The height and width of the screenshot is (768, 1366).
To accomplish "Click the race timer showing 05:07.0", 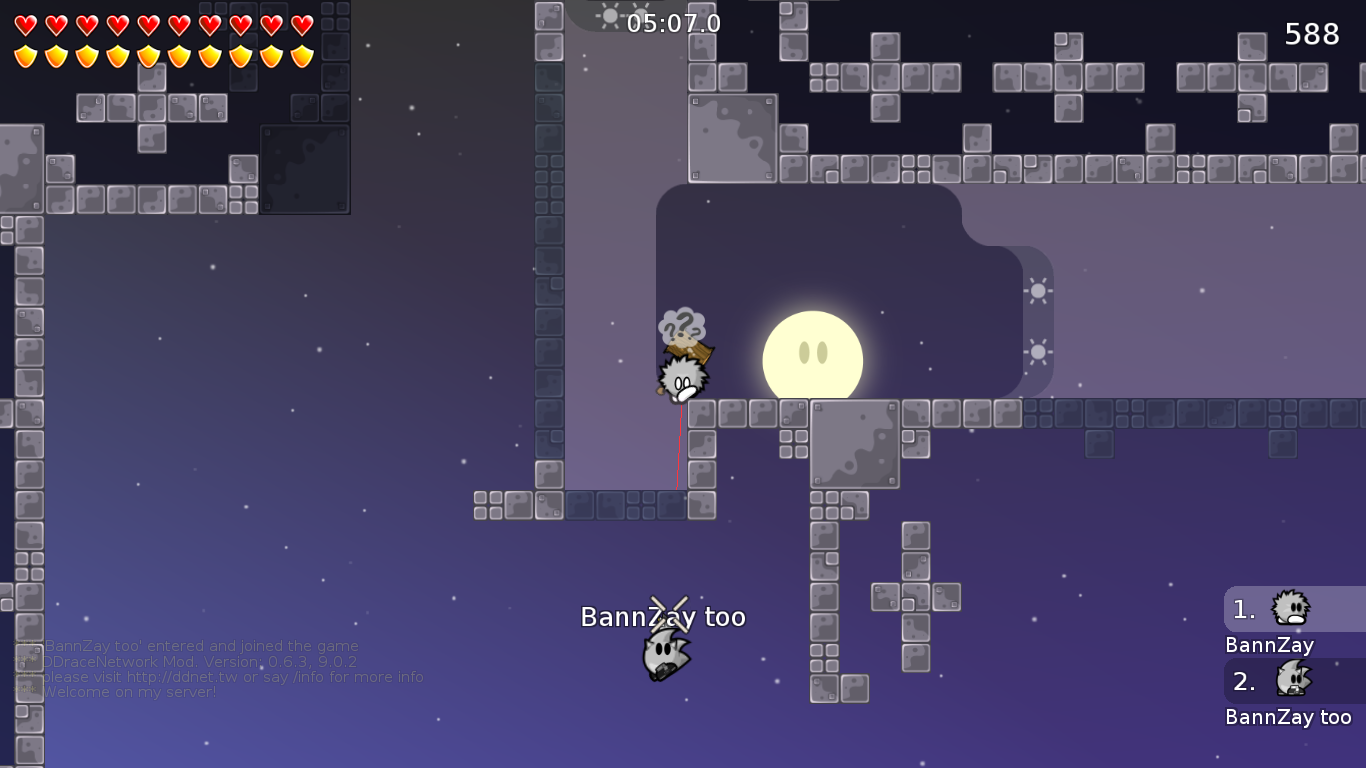I will [x=674, y=24].
